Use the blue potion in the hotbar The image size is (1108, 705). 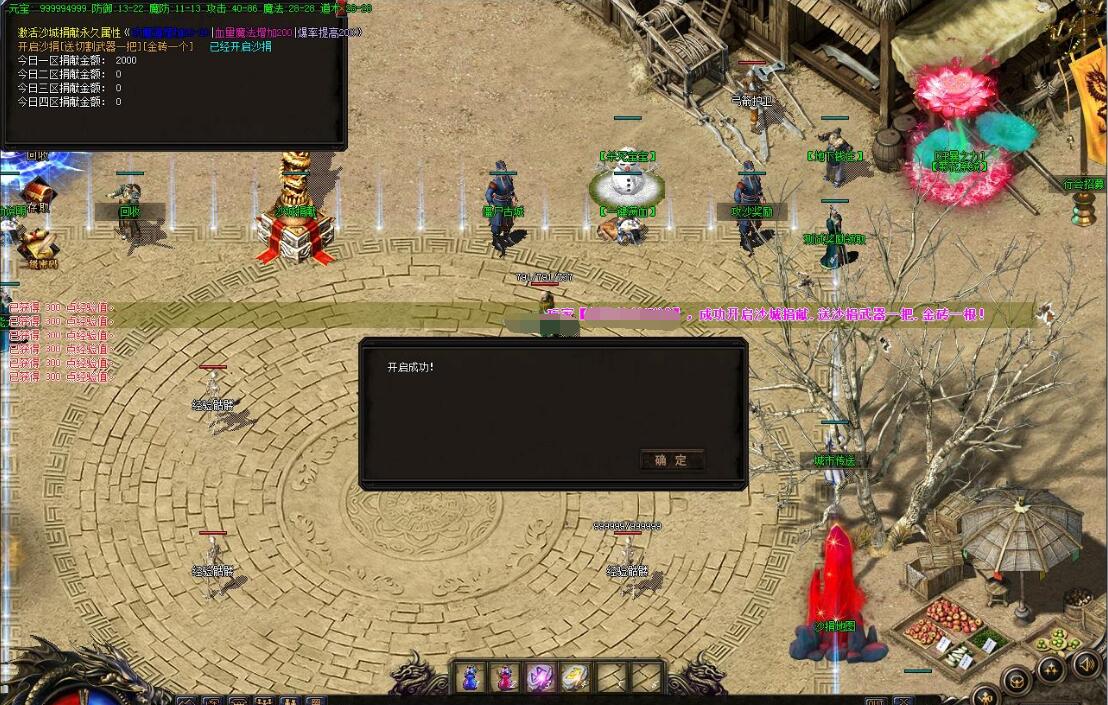470,677
